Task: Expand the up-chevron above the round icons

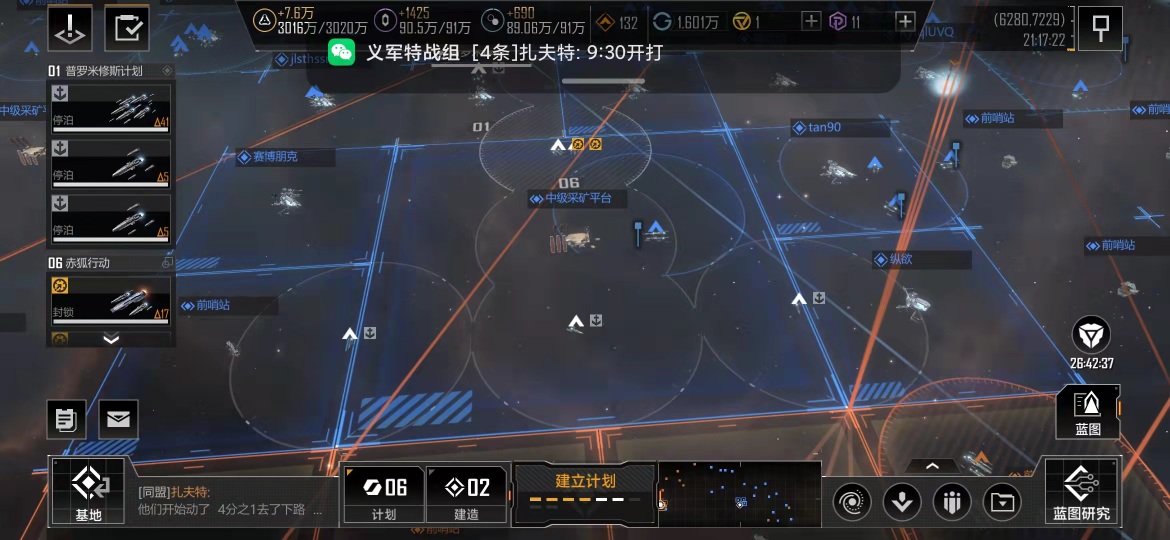Action: click(932, 465)
